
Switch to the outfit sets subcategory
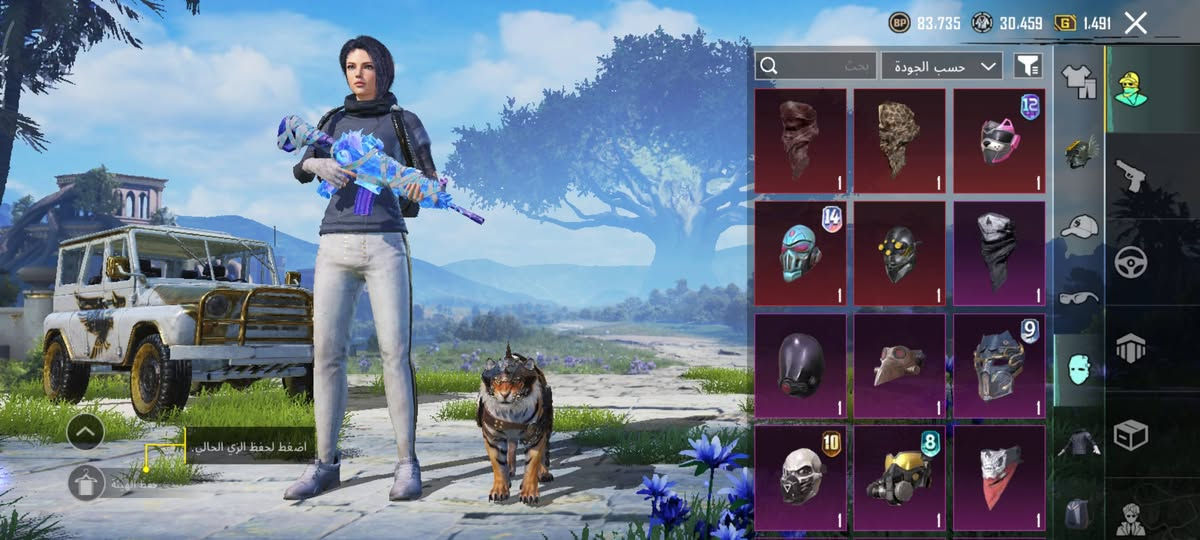point(1078,80)
